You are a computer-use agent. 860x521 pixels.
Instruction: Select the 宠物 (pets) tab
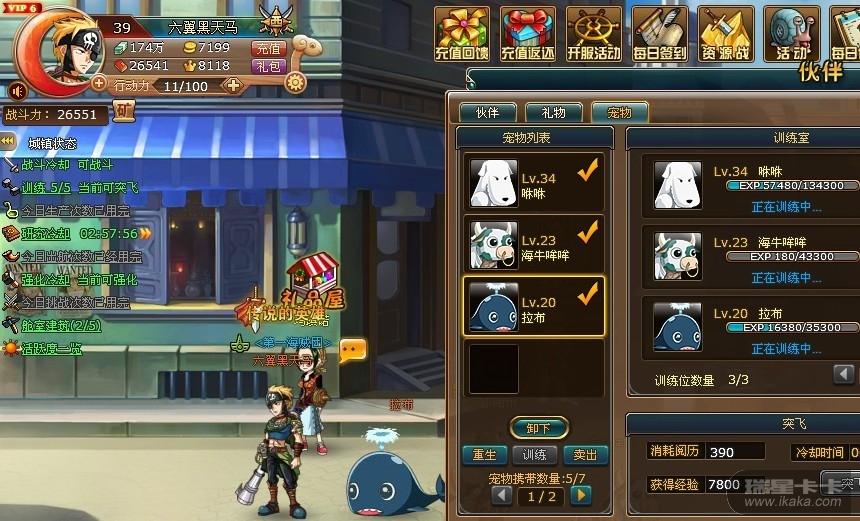(619, 113)
